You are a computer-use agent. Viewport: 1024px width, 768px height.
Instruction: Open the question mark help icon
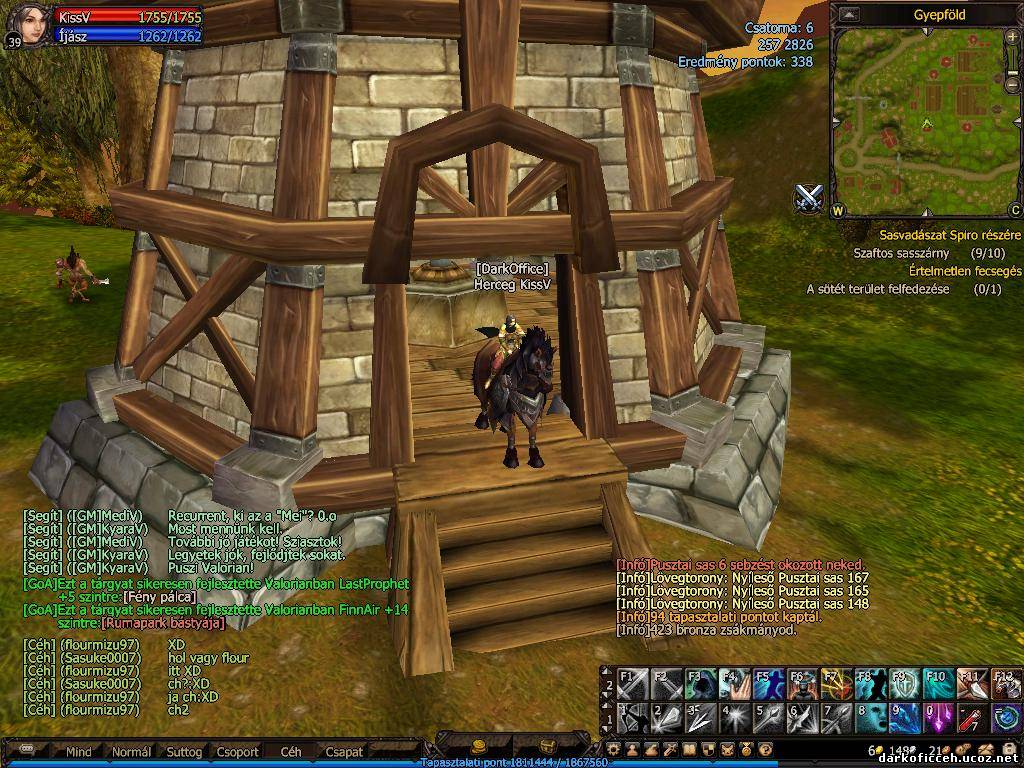(x=765, y=749)
